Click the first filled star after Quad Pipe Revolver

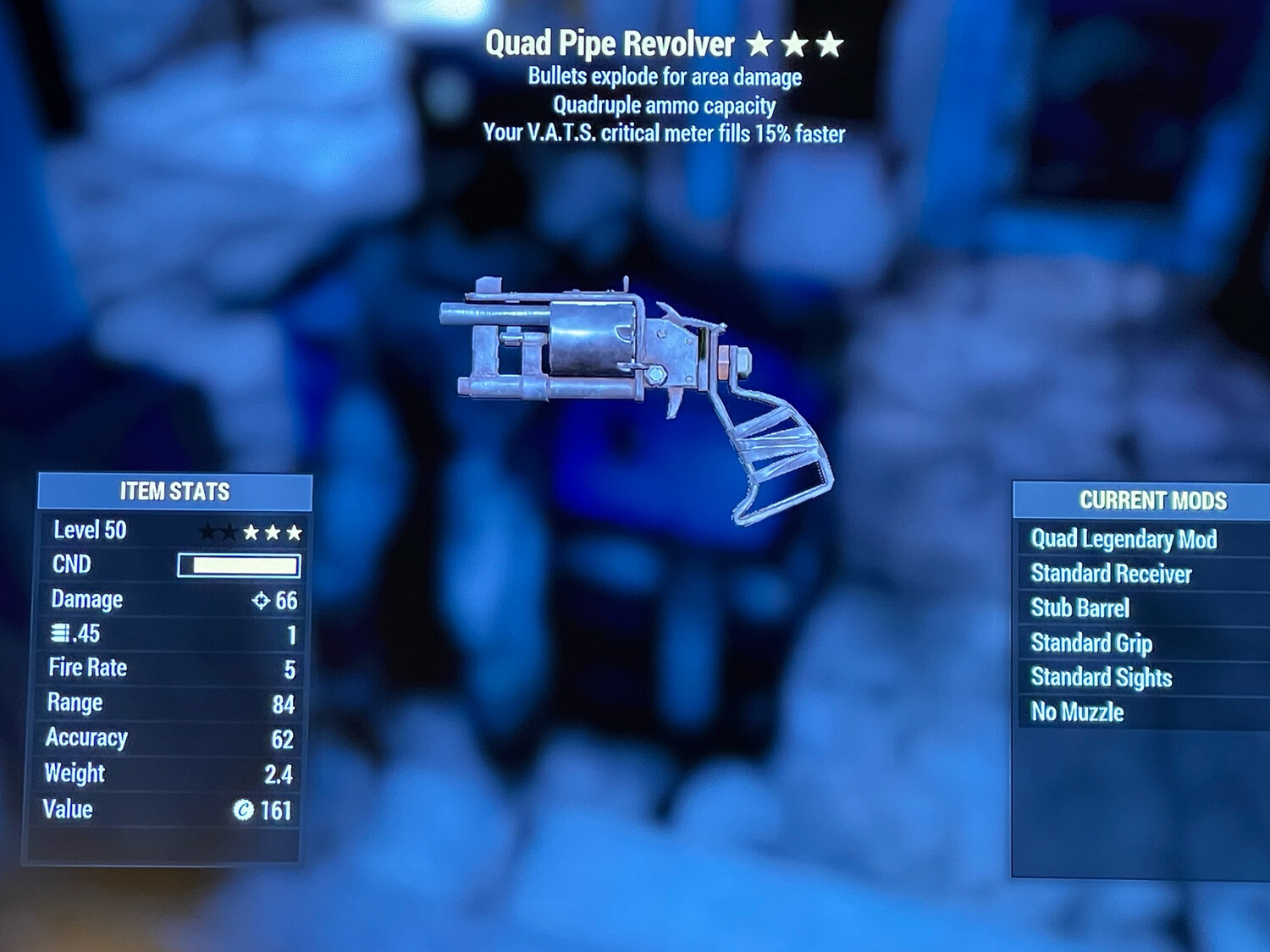(761, 42)
